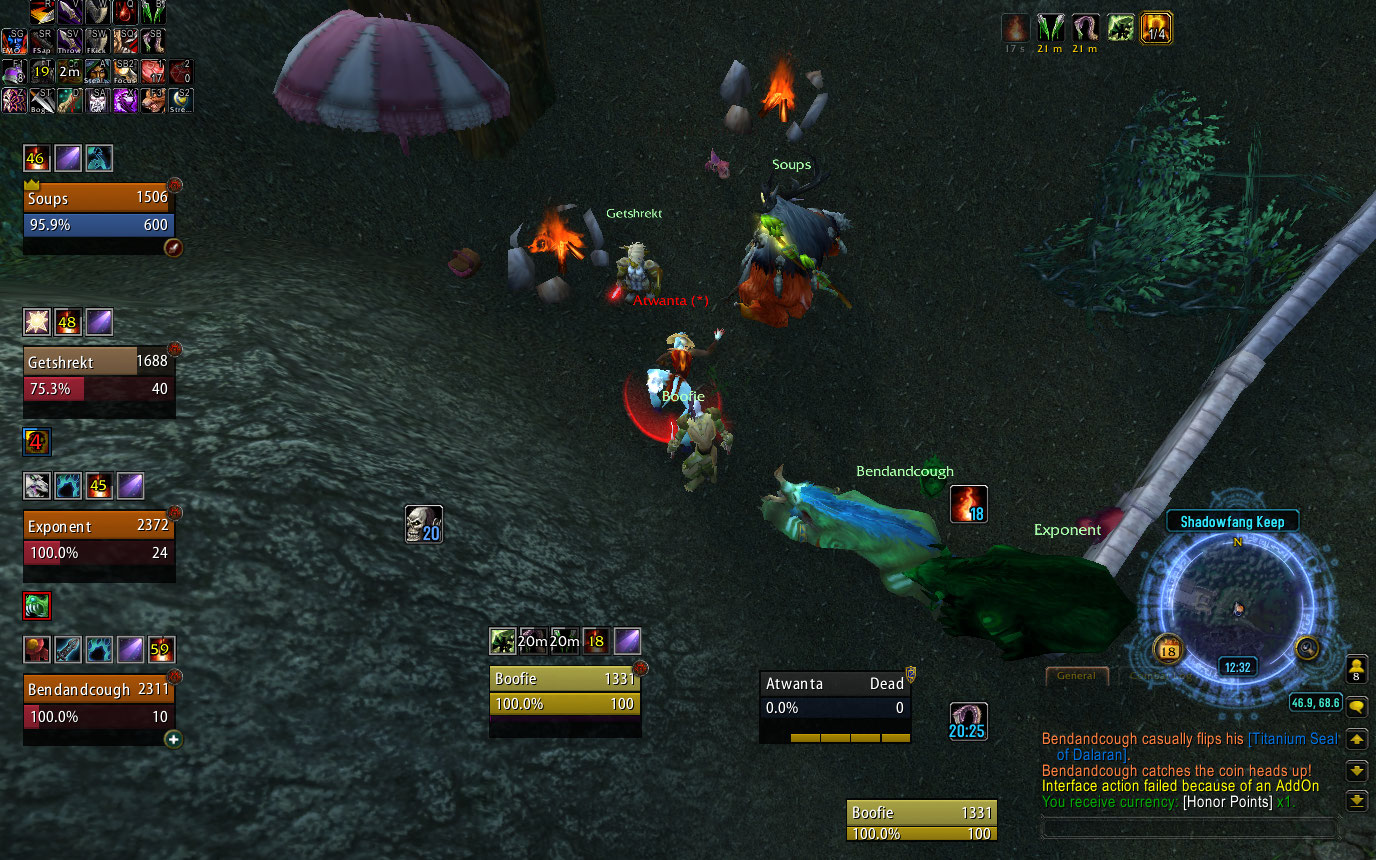
Task: Select Exponent's party unit frame
Action: [99, 539]
